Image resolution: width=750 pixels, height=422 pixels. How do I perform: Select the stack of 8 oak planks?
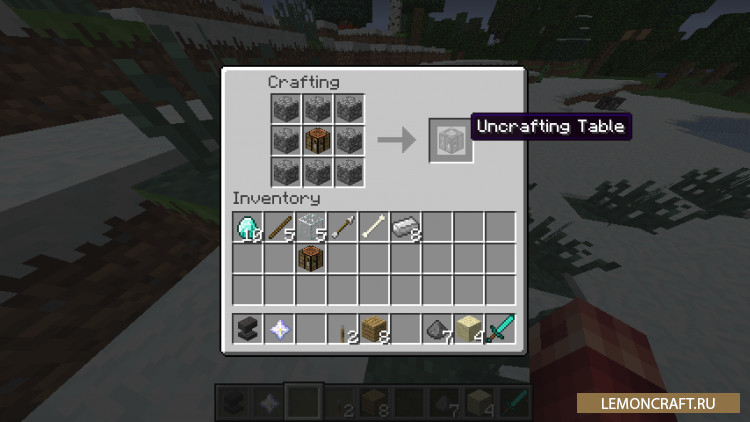(x=373, y=328)
